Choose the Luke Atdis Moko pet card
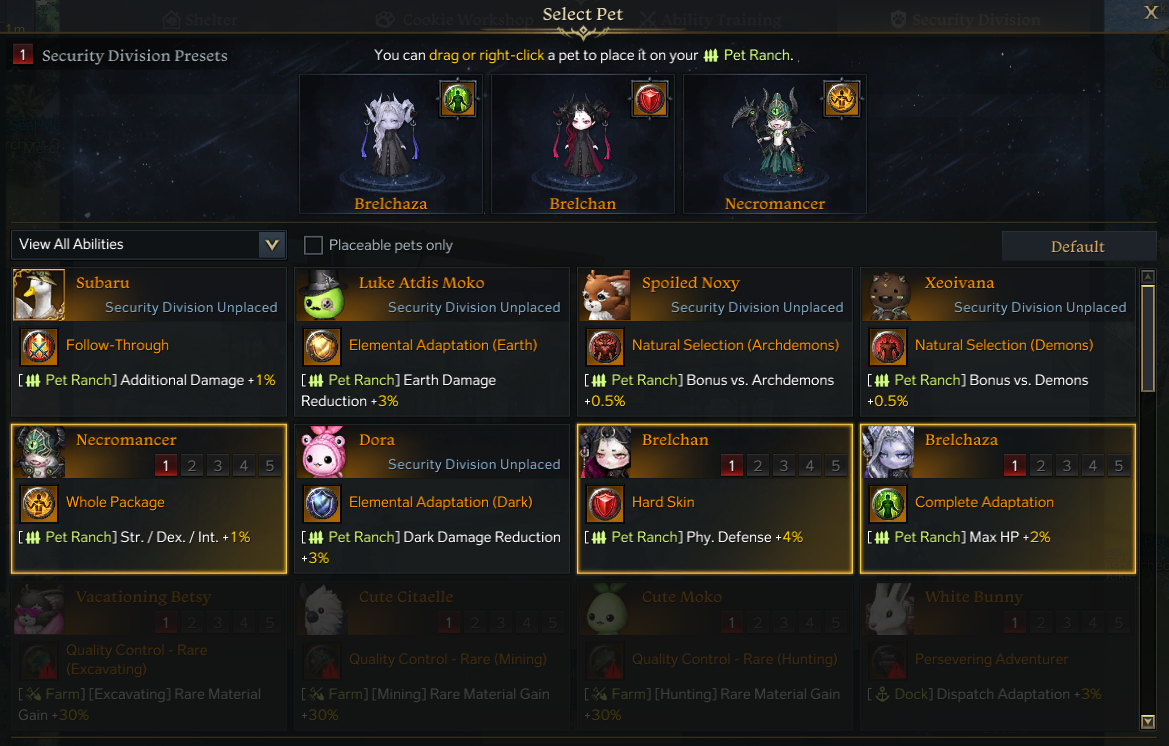The image size is (1169, 746). (x=431, y=341)
